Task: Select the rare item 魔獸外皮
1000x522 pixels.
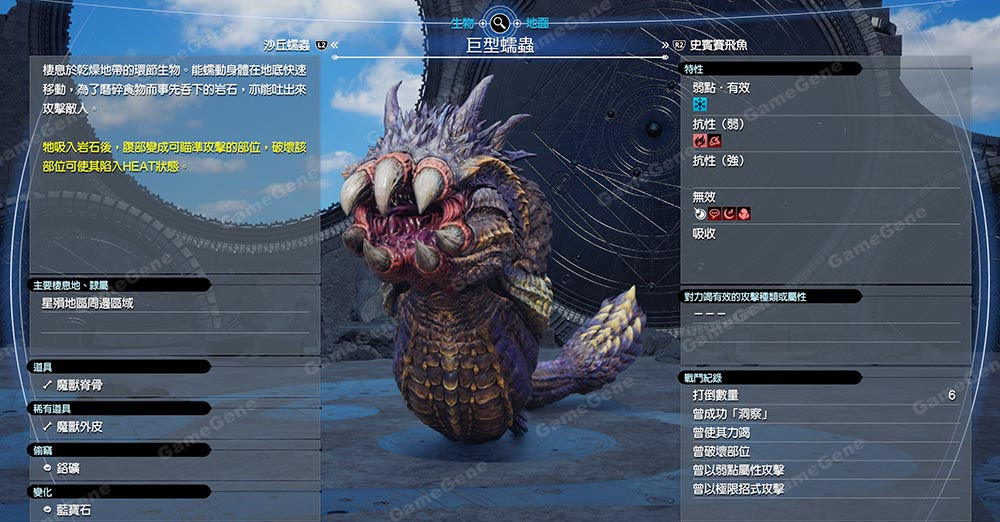Action: 79,427
